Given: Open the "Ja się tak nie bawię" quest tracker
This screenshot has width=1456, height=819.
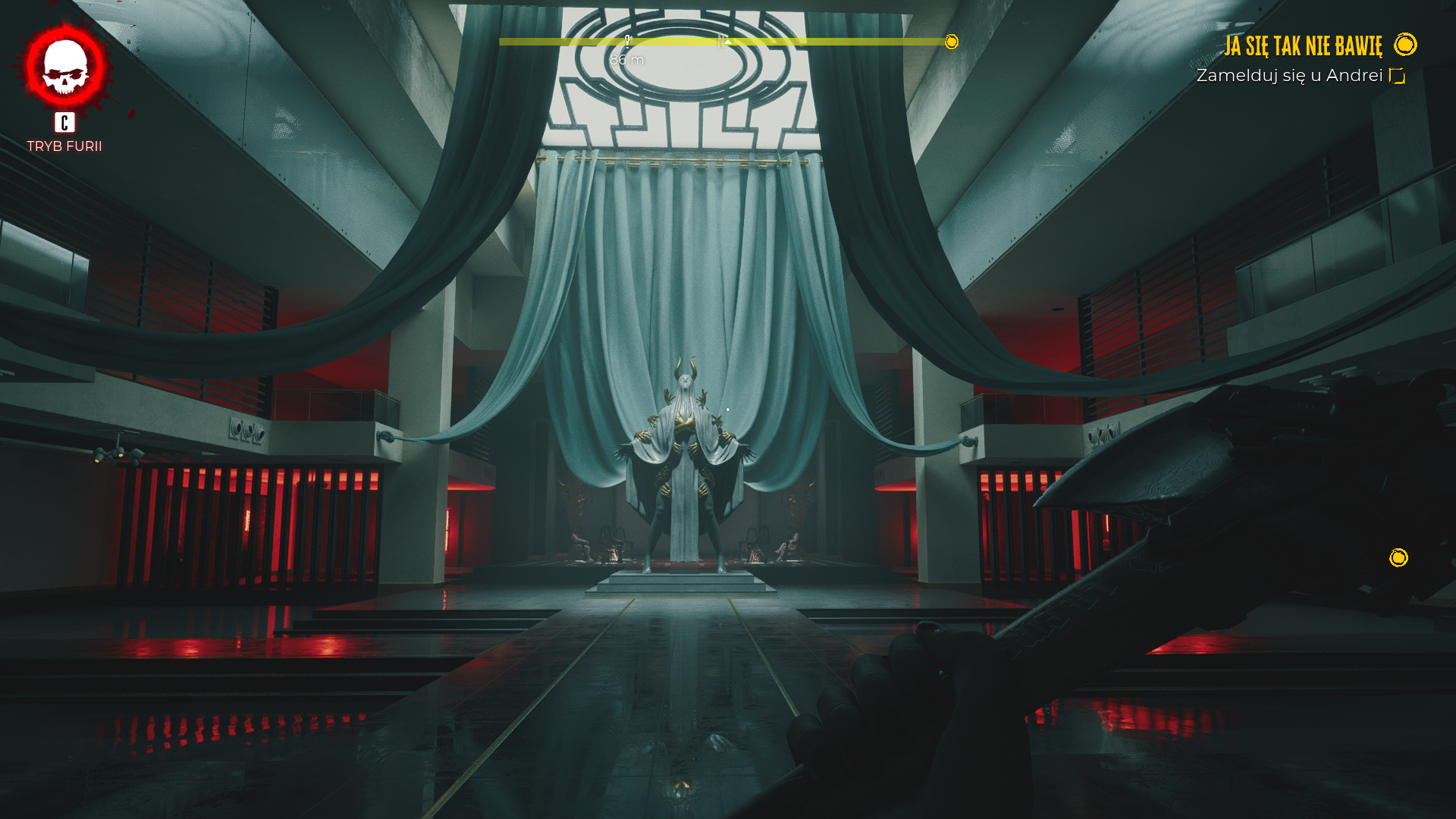Looking at the screenshot, I should (x=1303, y=46).
